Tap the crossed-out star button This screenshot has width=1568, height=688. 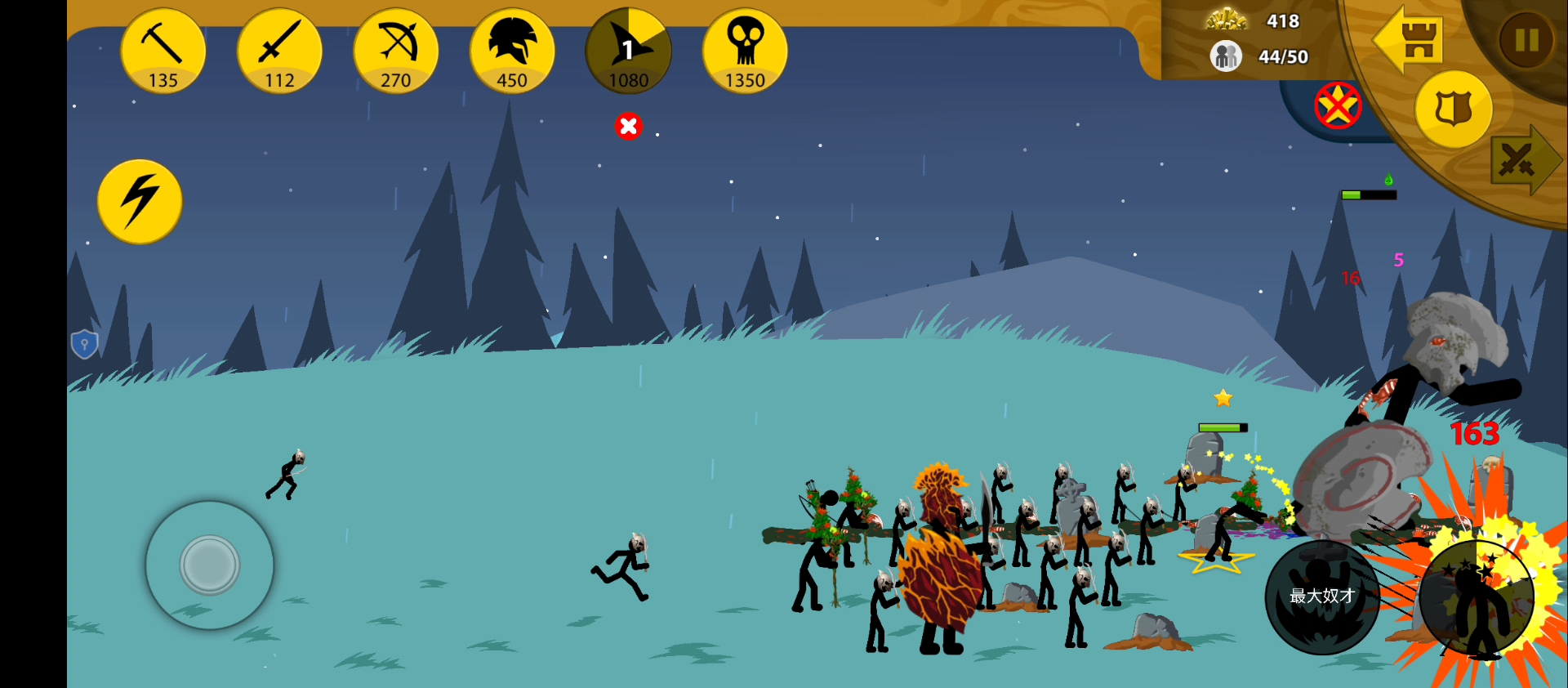coord(1338,105)
